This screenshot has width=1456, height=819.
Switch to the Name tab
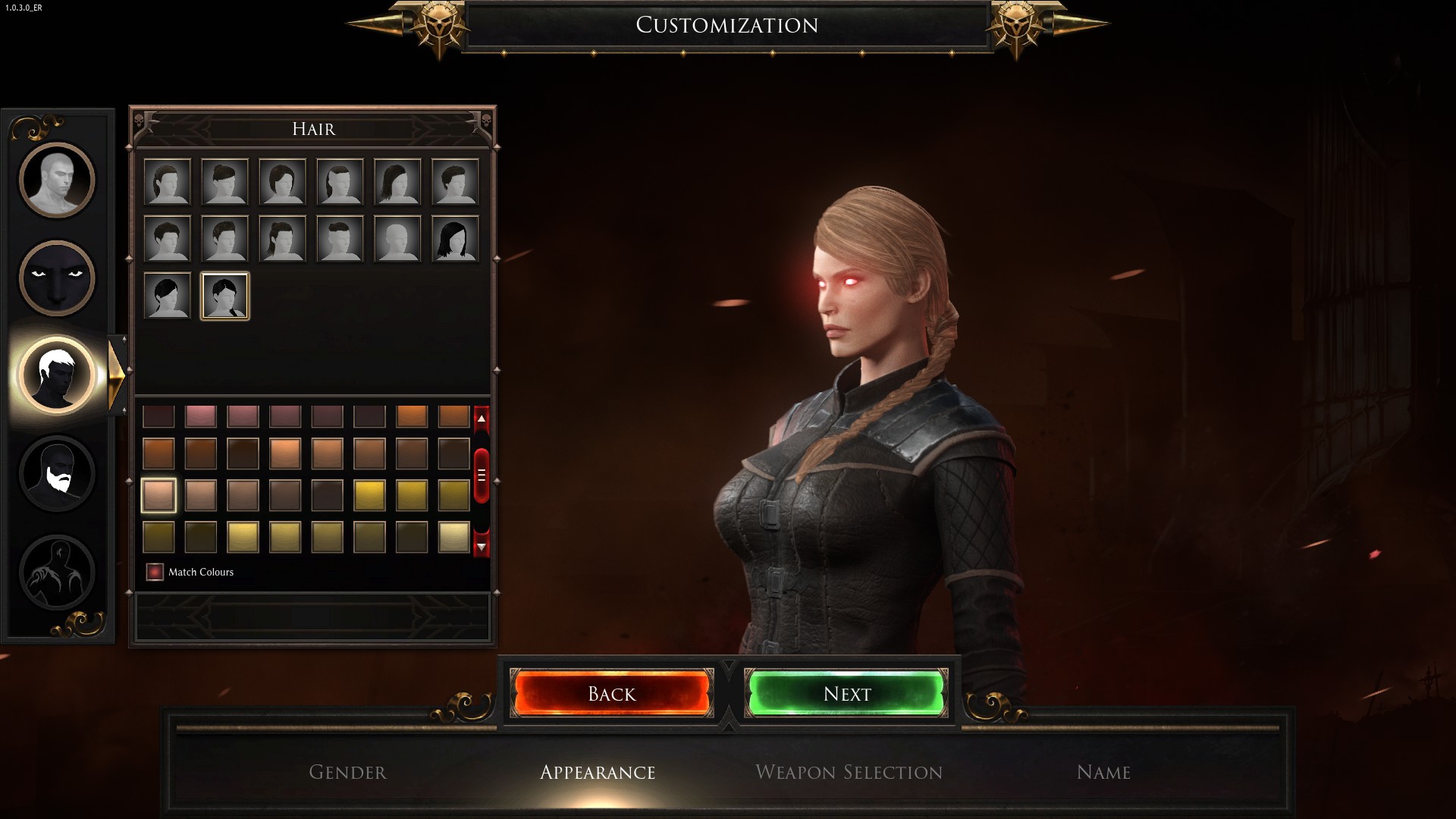[x=1103, y=772]
